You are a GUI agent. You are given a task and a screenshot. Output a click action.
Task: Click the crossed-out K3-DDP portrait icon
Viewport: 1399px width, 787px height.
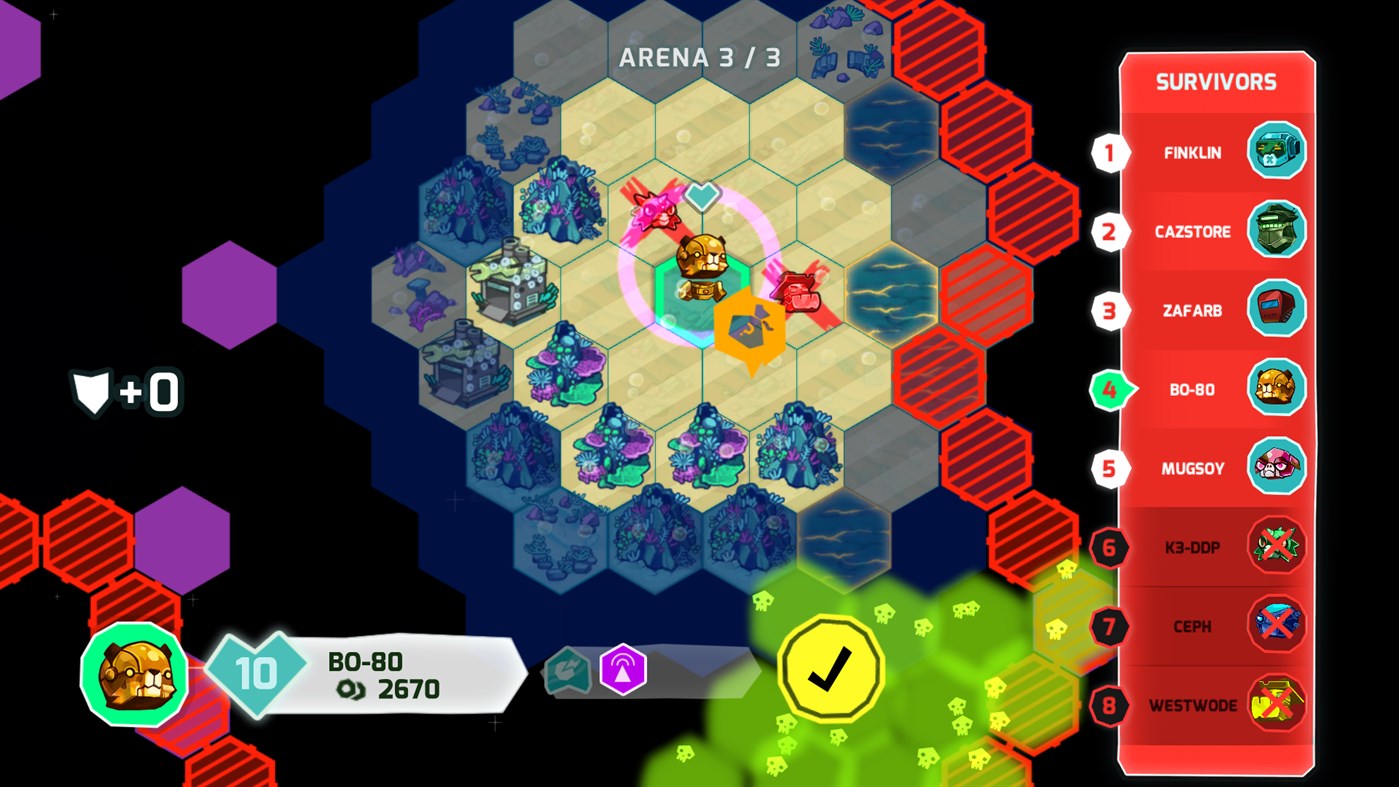coord(1277,546)
